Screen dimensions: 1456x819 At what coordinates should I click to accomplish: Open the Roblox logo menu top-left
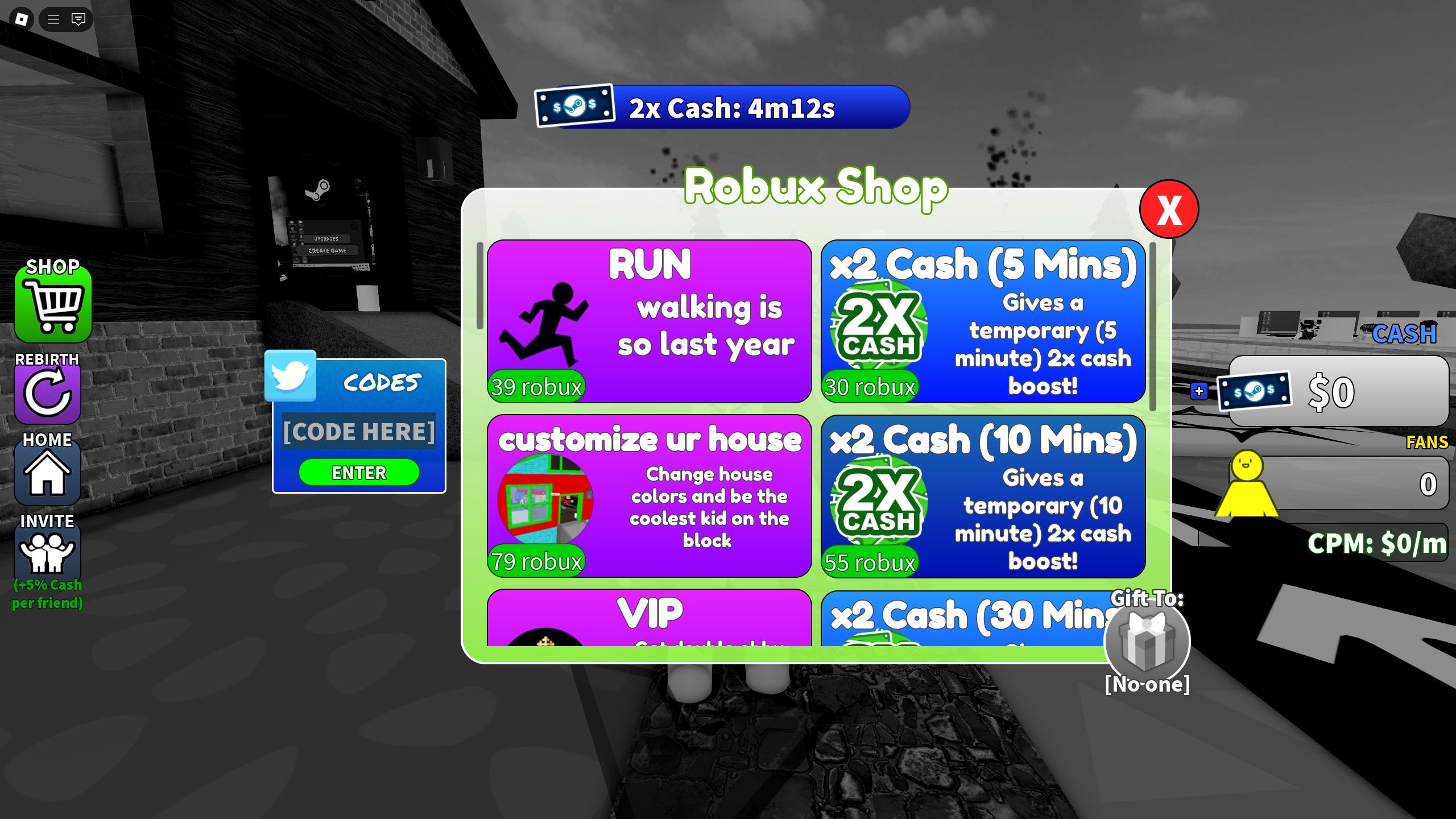coord(20,19)
